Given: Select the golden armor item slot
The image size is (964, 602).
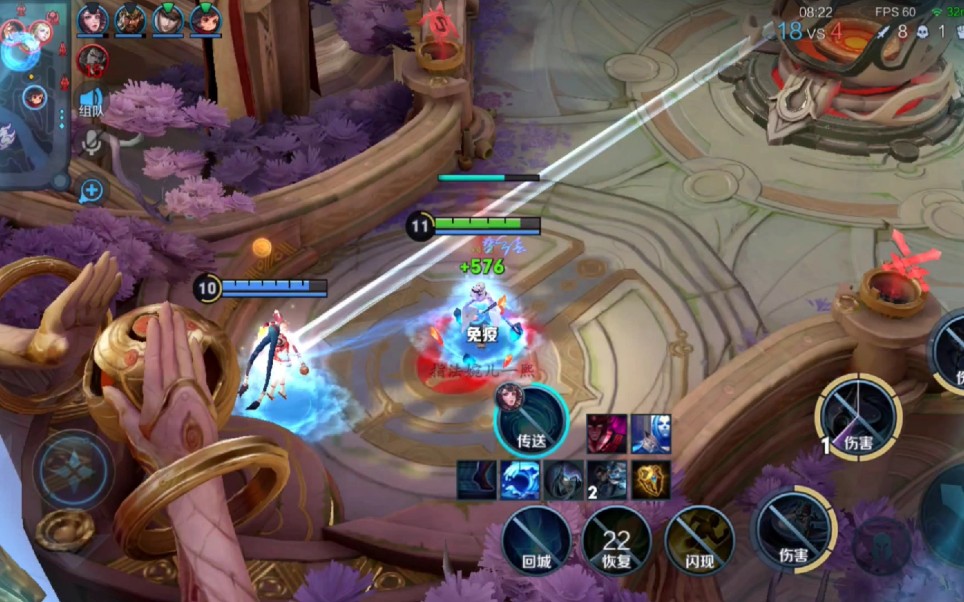Looking at the screenshot, I should tap(651, 480).
